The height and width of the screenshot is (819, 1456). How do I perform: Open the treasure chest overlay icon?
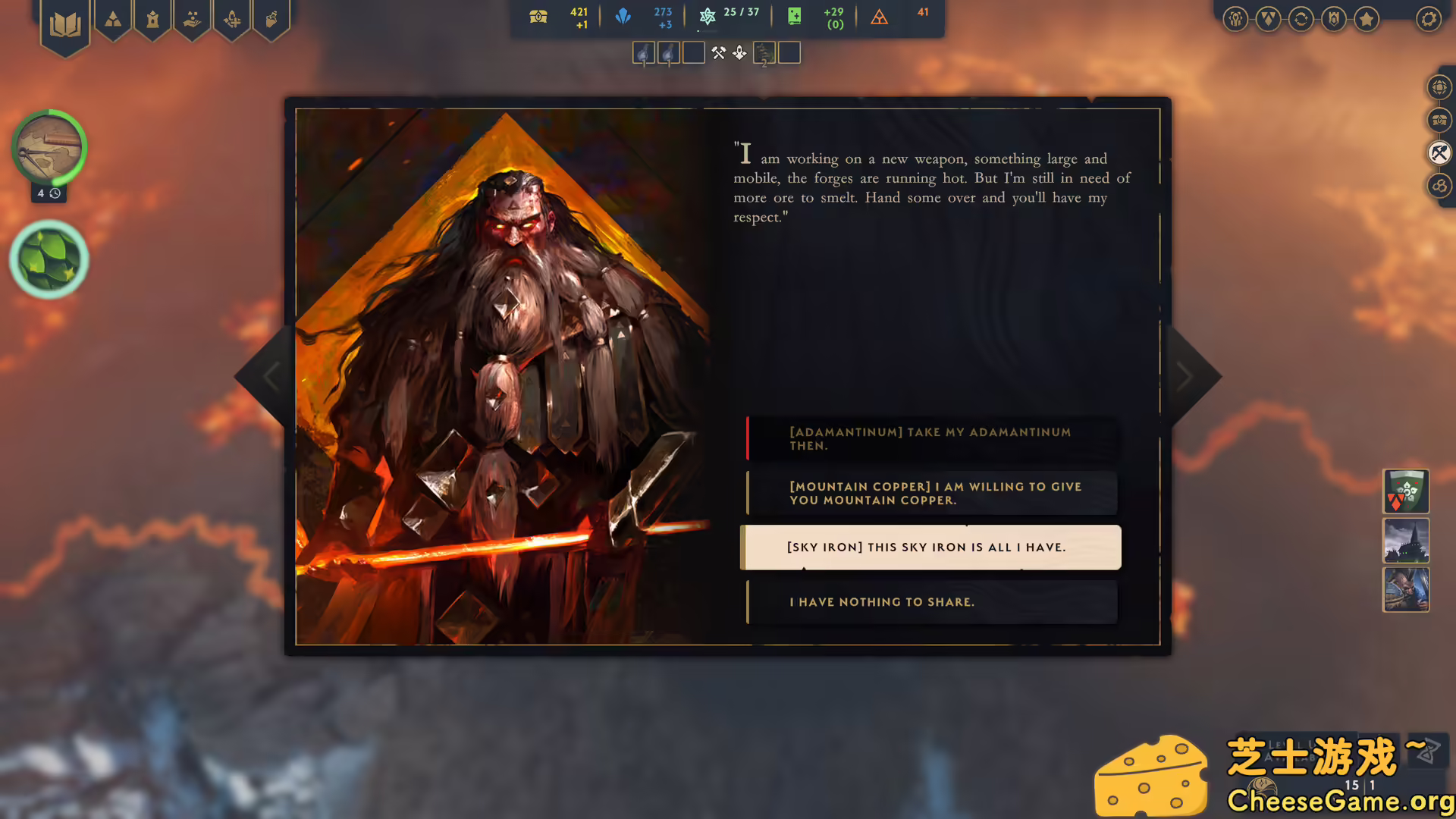coord(1439,120)
